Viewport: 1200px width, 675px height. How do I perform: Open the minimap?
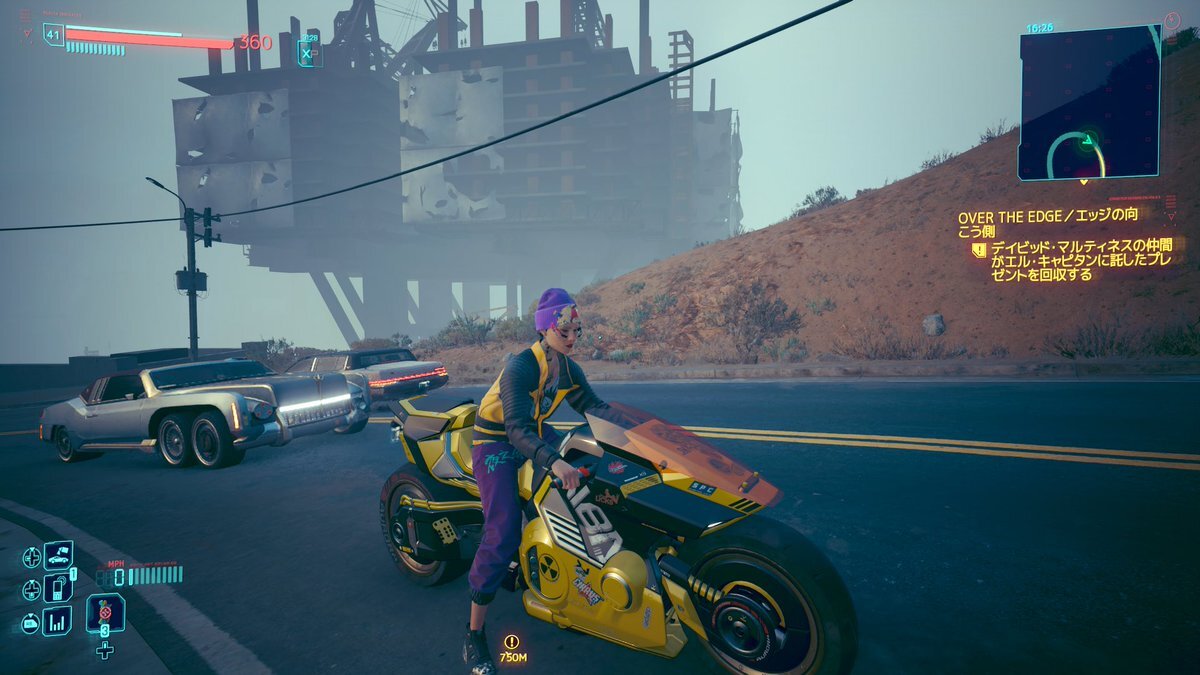coord(1089,103)
